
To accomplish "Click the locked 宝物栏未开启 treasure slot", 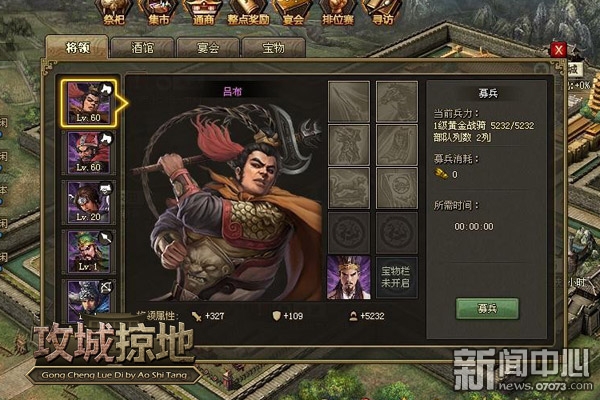I will [x=396, y=278].
